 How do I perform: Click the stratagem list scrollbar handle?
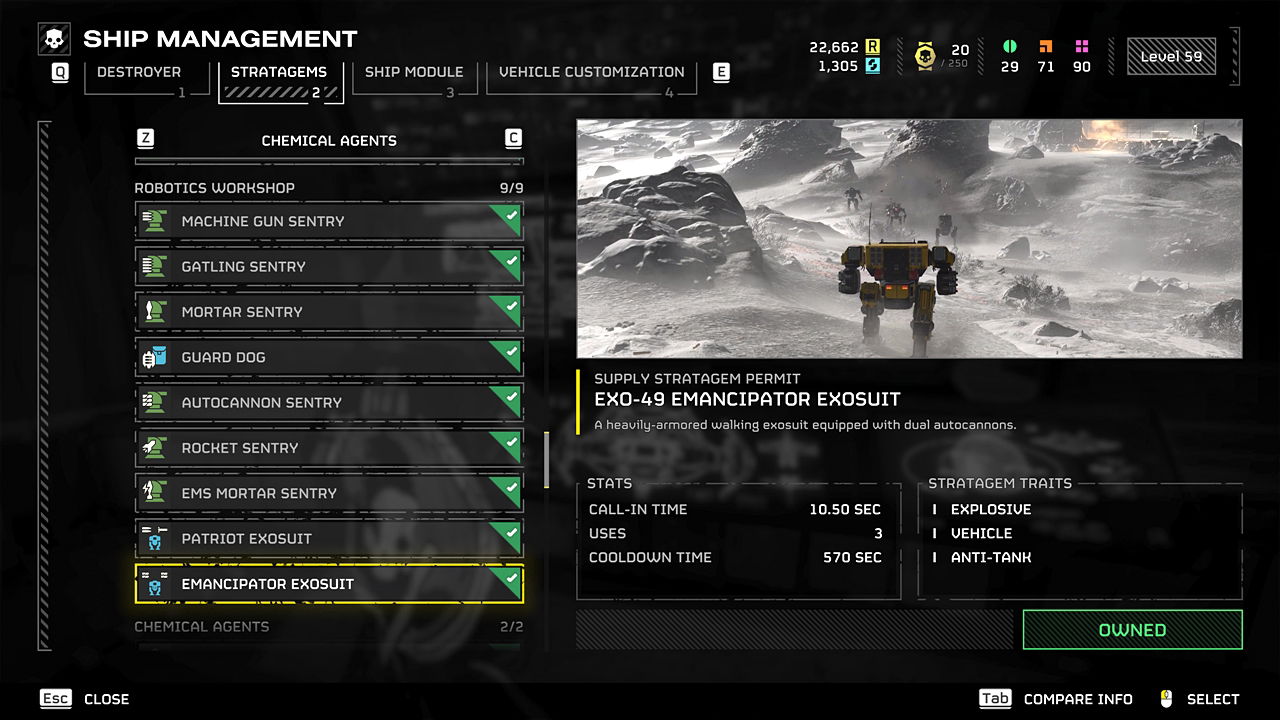click(546, 459)
